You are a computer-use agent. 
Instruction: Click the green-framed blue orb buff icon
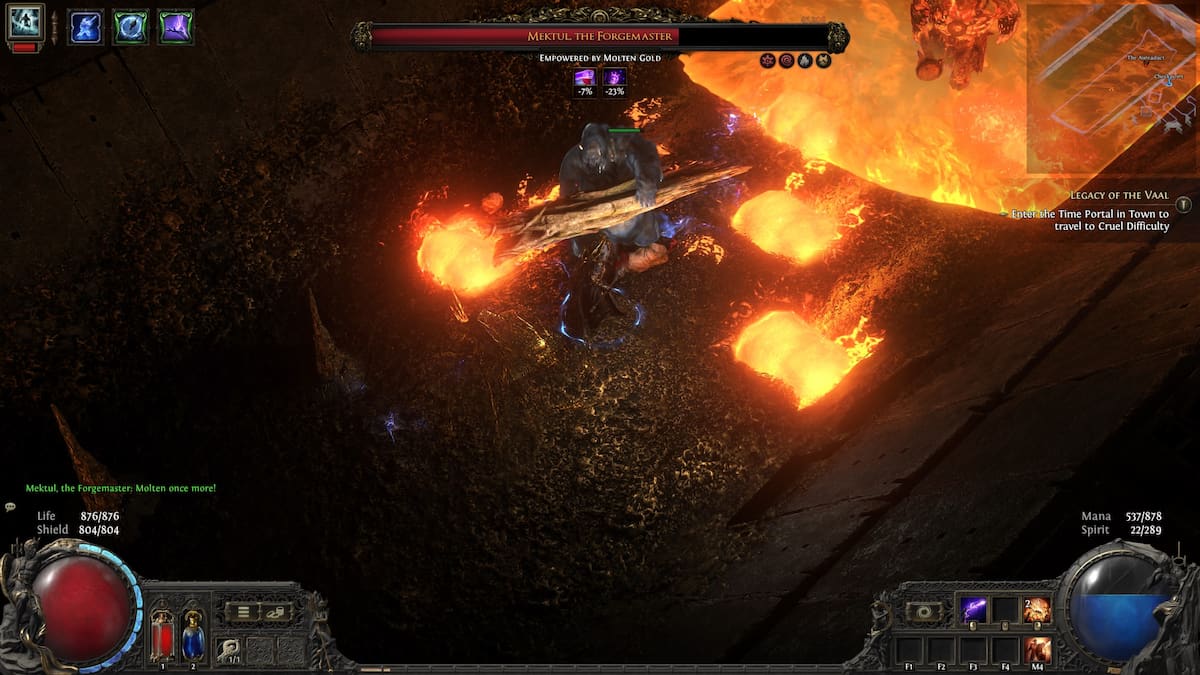point(130,27)
